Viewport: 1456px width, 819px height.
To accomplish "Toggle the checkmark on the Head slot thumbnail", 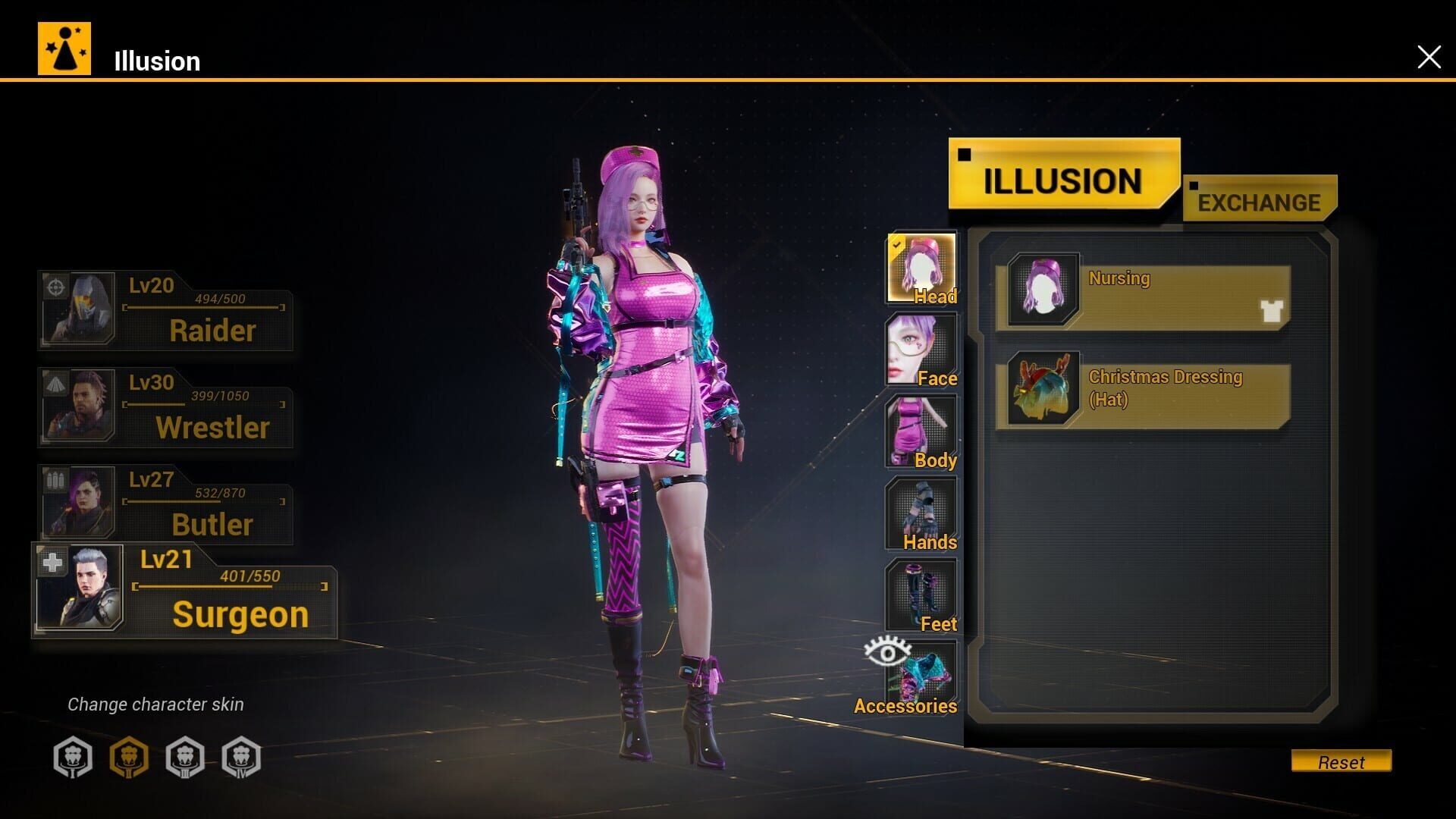I will [896, 244].
